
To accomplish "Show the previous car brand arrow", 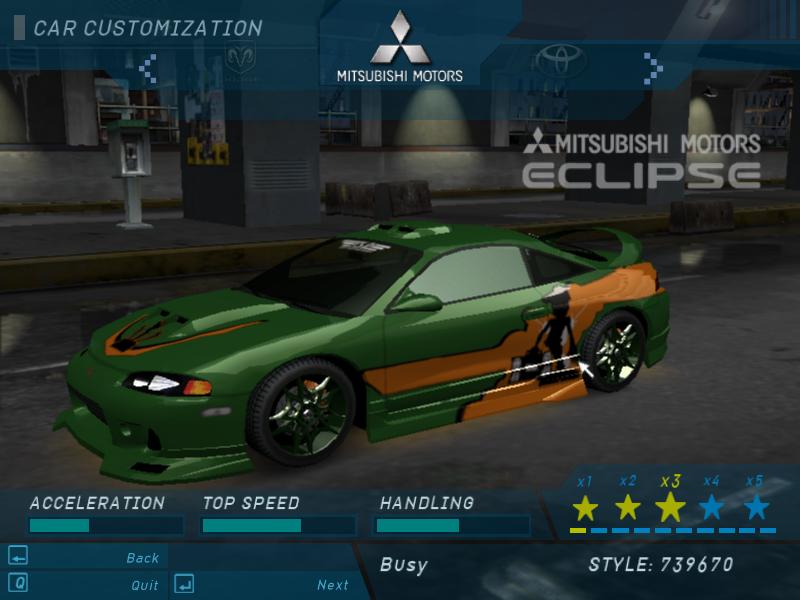I will click(x=148, y=67).
